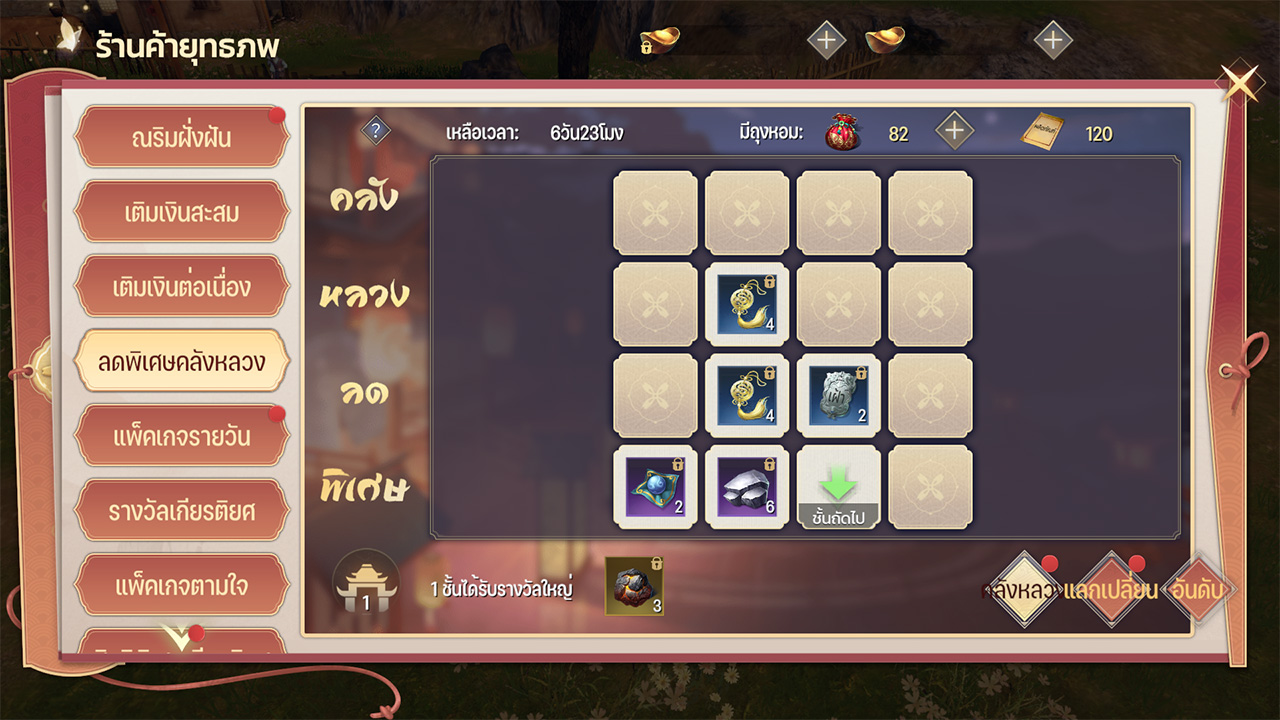The image size is (1280, 720).
Task: Open the แพ็คเกจรายวัน tab
Action: pyautogui.click(x=181, y=437)
